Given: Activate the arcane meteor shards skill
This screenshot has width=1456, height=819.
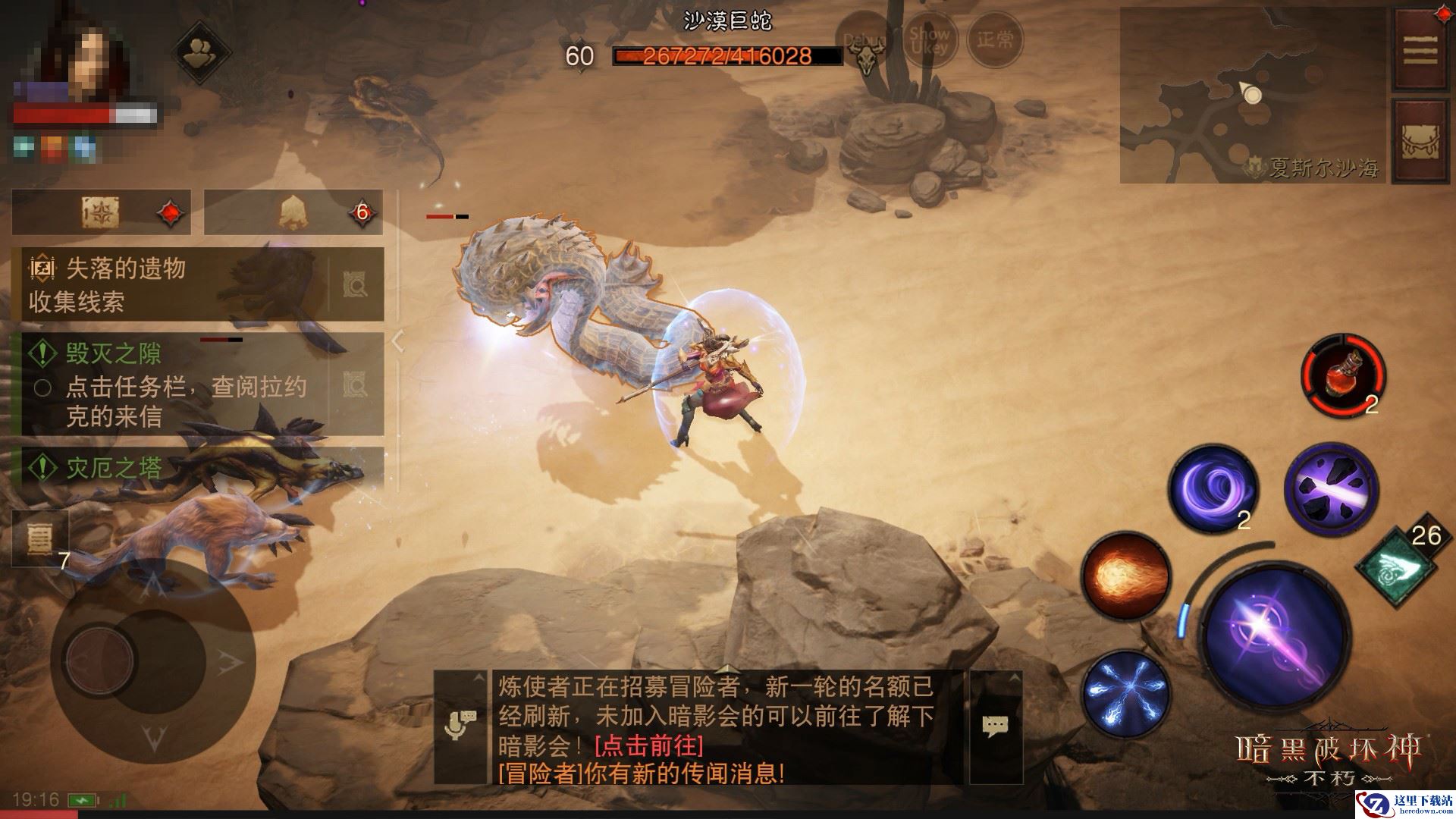Looking at the screenshot, I should tap(1331, 486).
